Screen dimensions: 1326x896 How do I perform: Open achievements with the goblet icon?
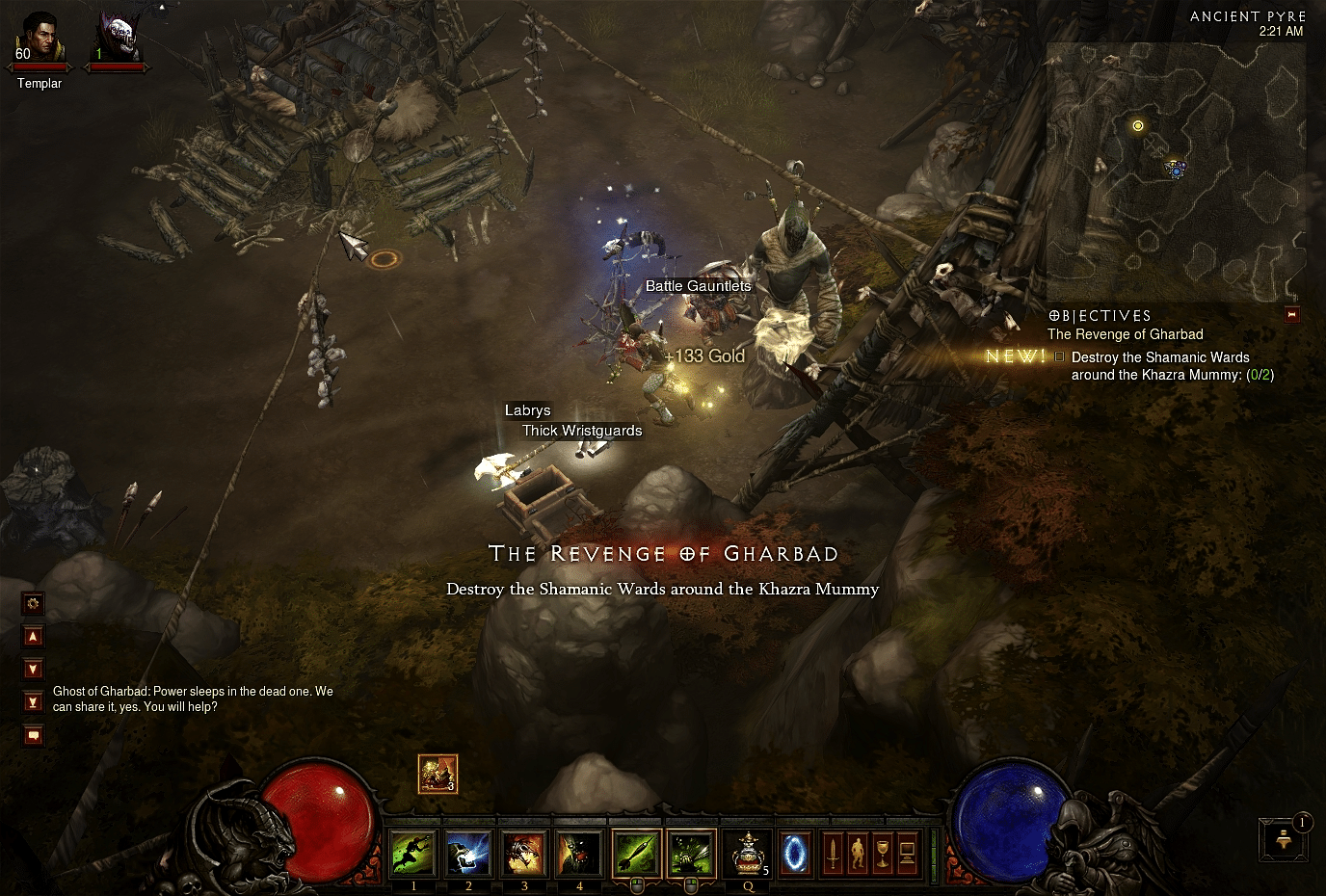click(x=884, y=853)
